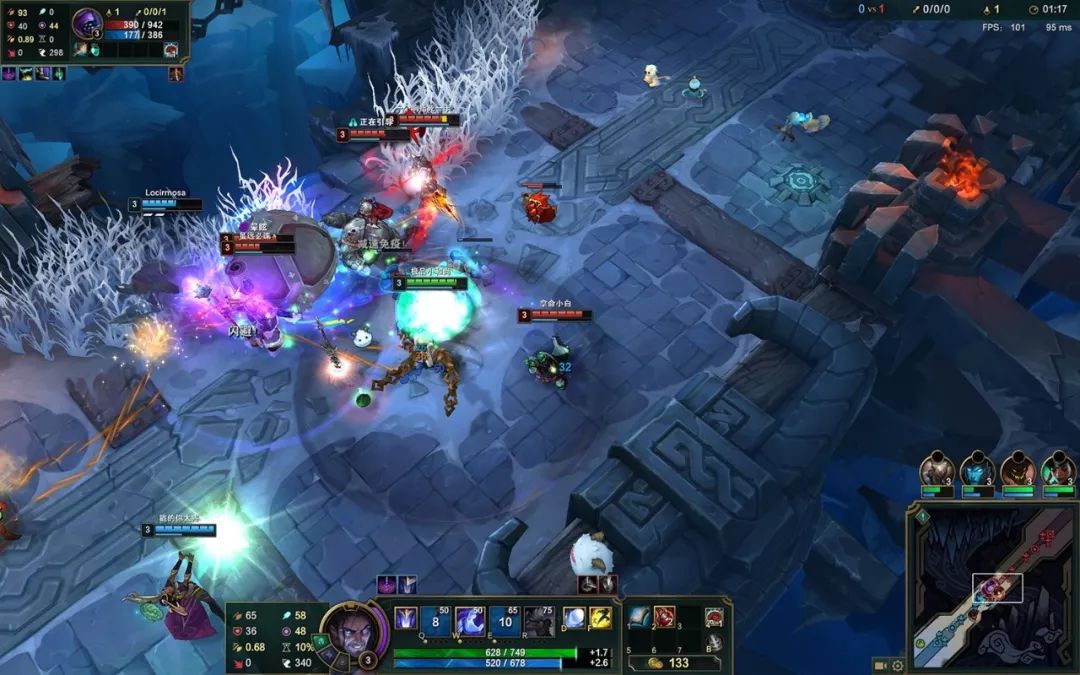1080x675 pixels.
Task: Use the D summoner spell
Action: 574,619
